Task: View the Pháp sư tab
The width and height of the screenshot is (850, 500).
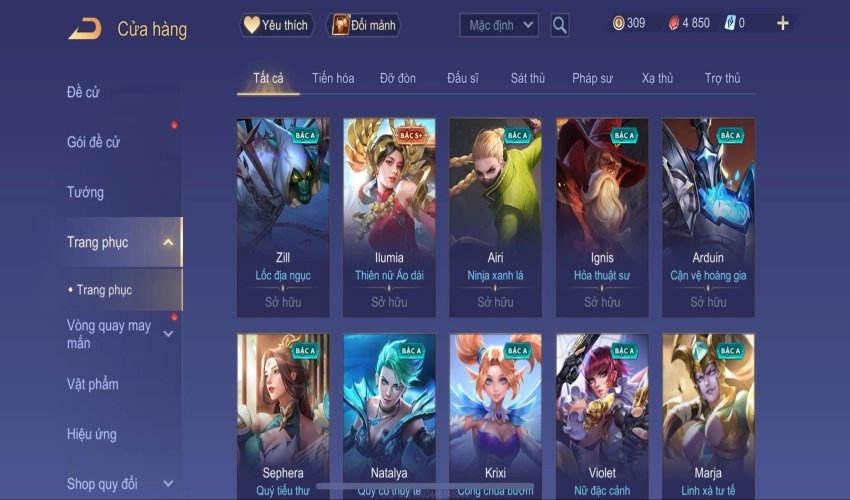Action: [592, 78]
